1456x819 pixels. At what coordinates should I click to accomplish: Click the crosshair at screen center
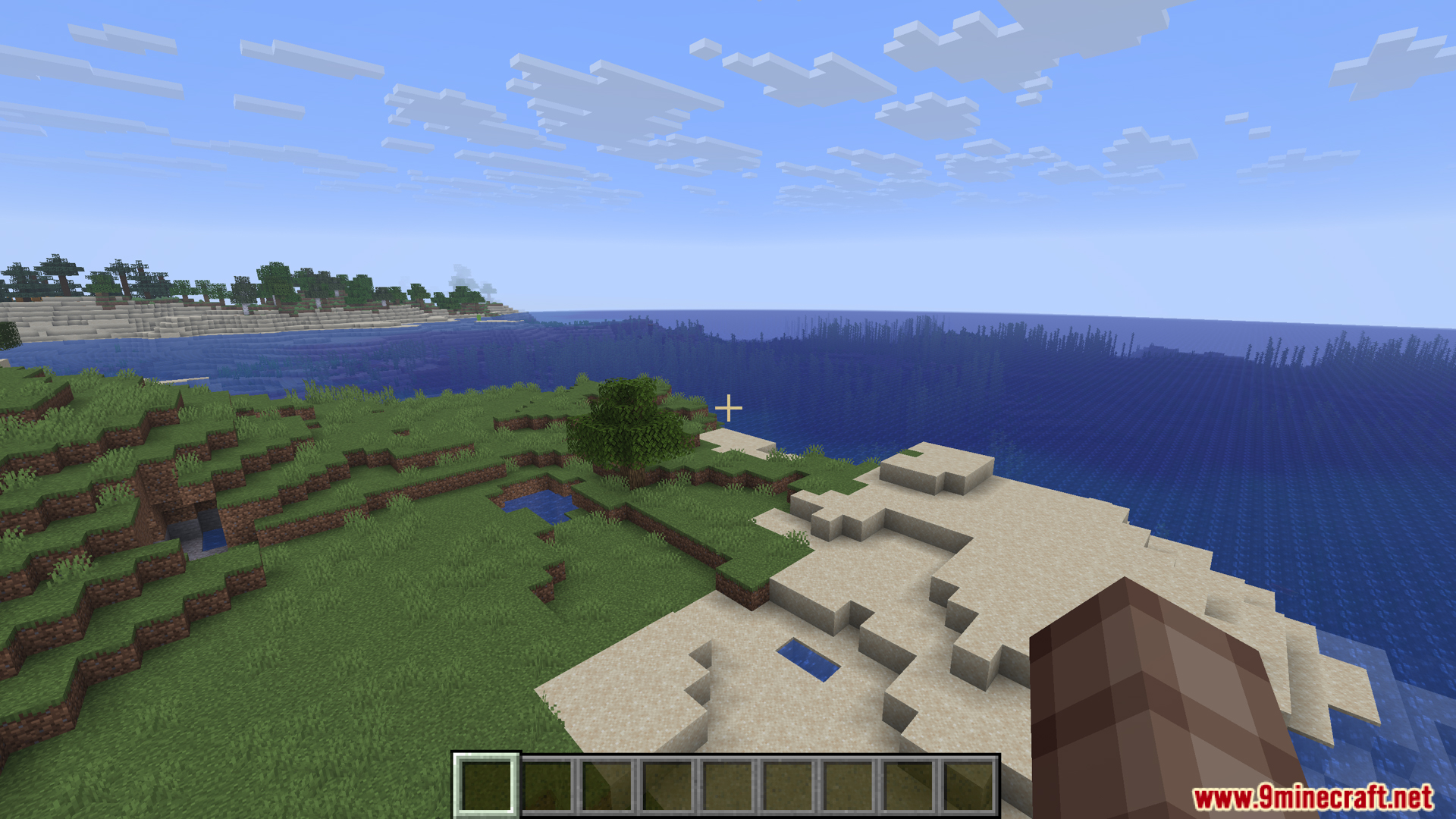(727, 409)
